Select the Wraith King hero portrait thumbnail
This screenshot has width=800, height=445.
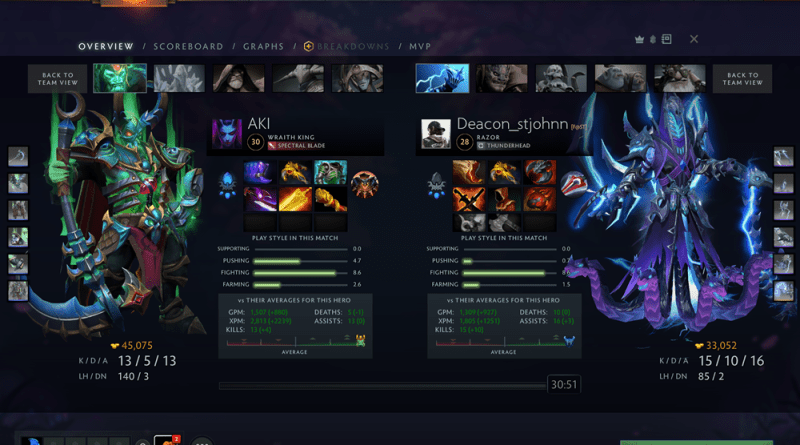[x=120, y=78]
